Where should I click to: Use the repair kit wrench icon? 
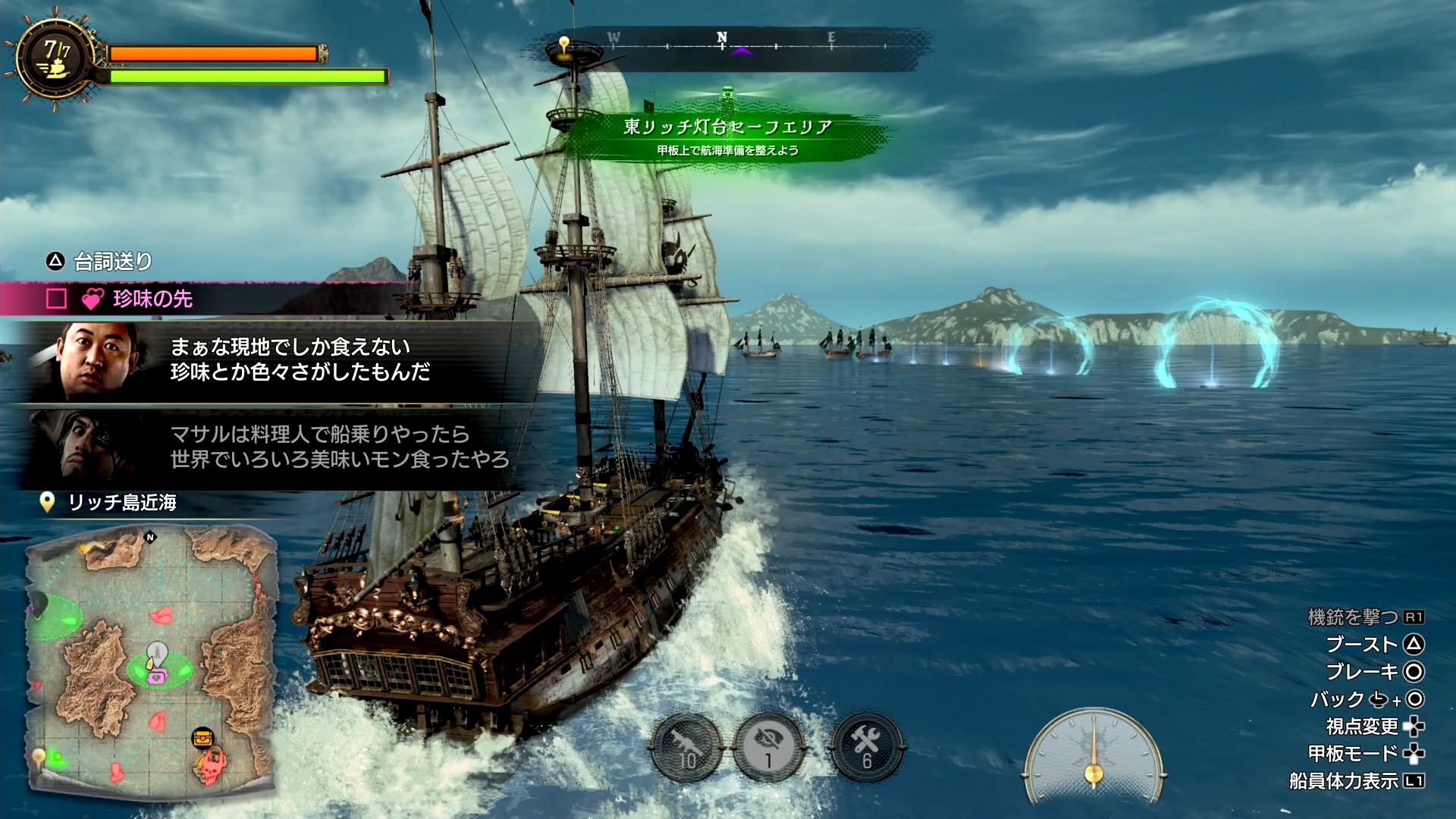coord(866,747)
